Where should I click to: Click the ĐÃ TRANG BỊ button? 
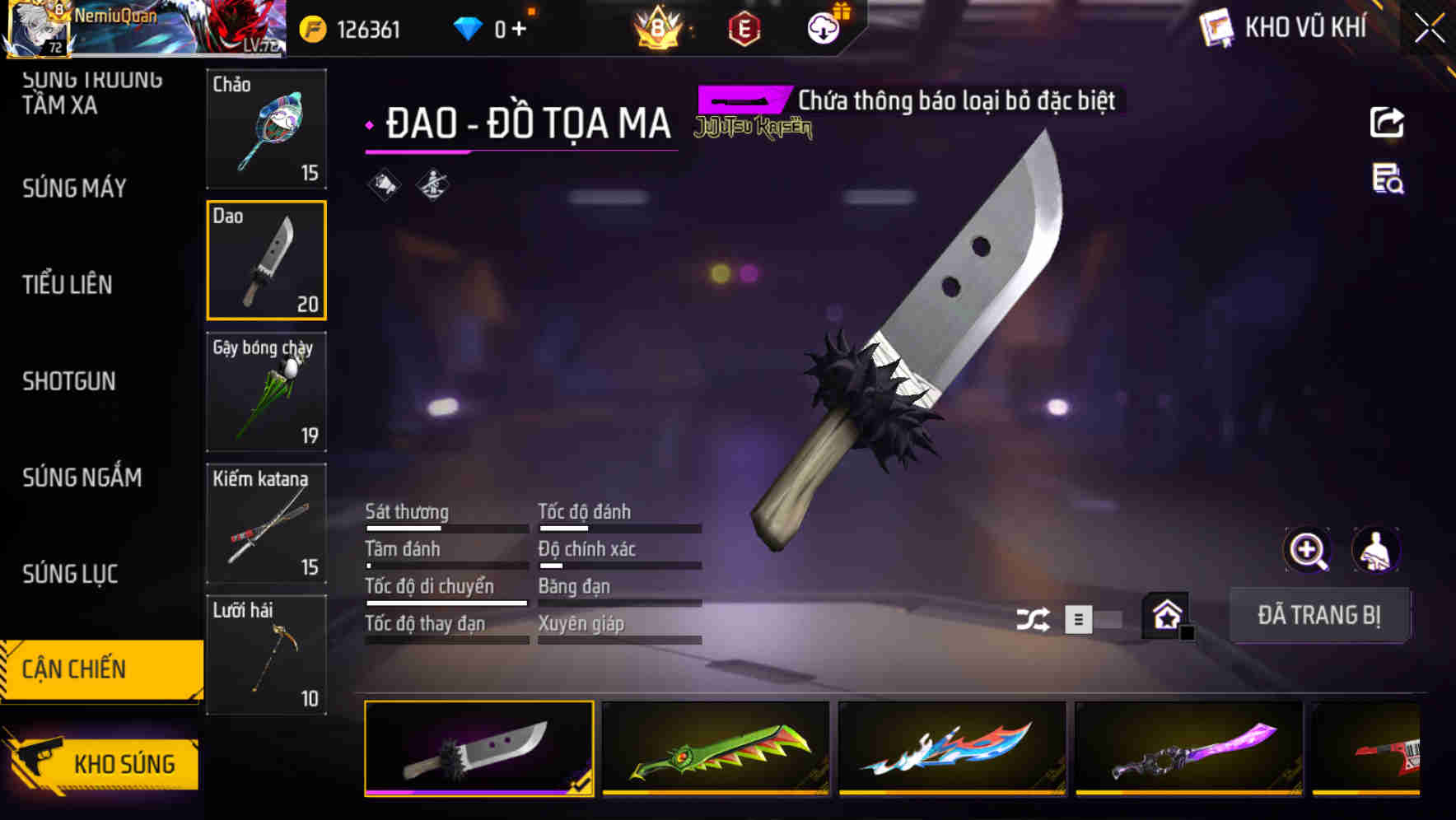1319,615
